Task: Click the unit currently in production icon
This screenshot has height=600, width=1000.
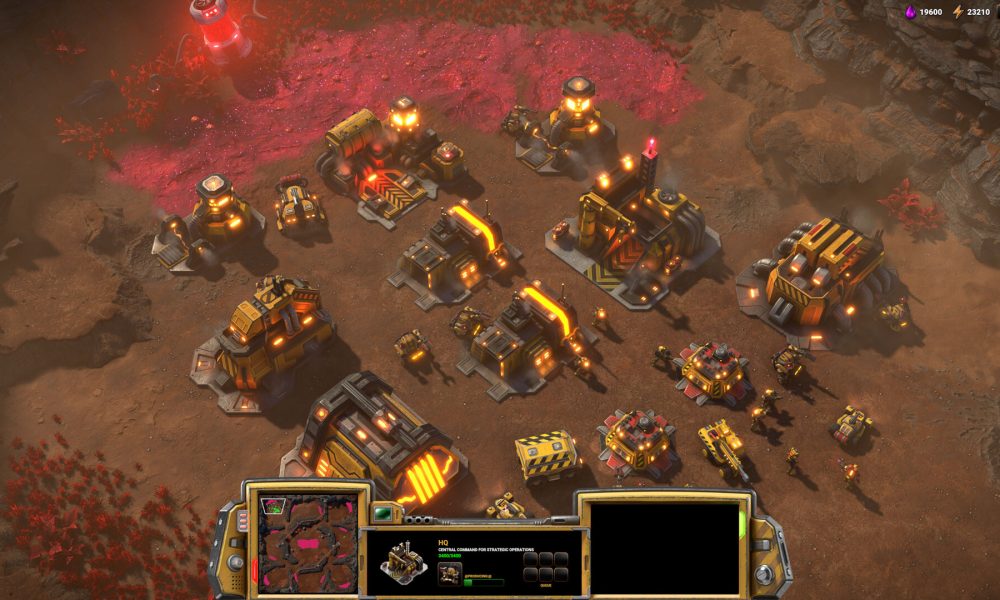Action: [450, 573]
